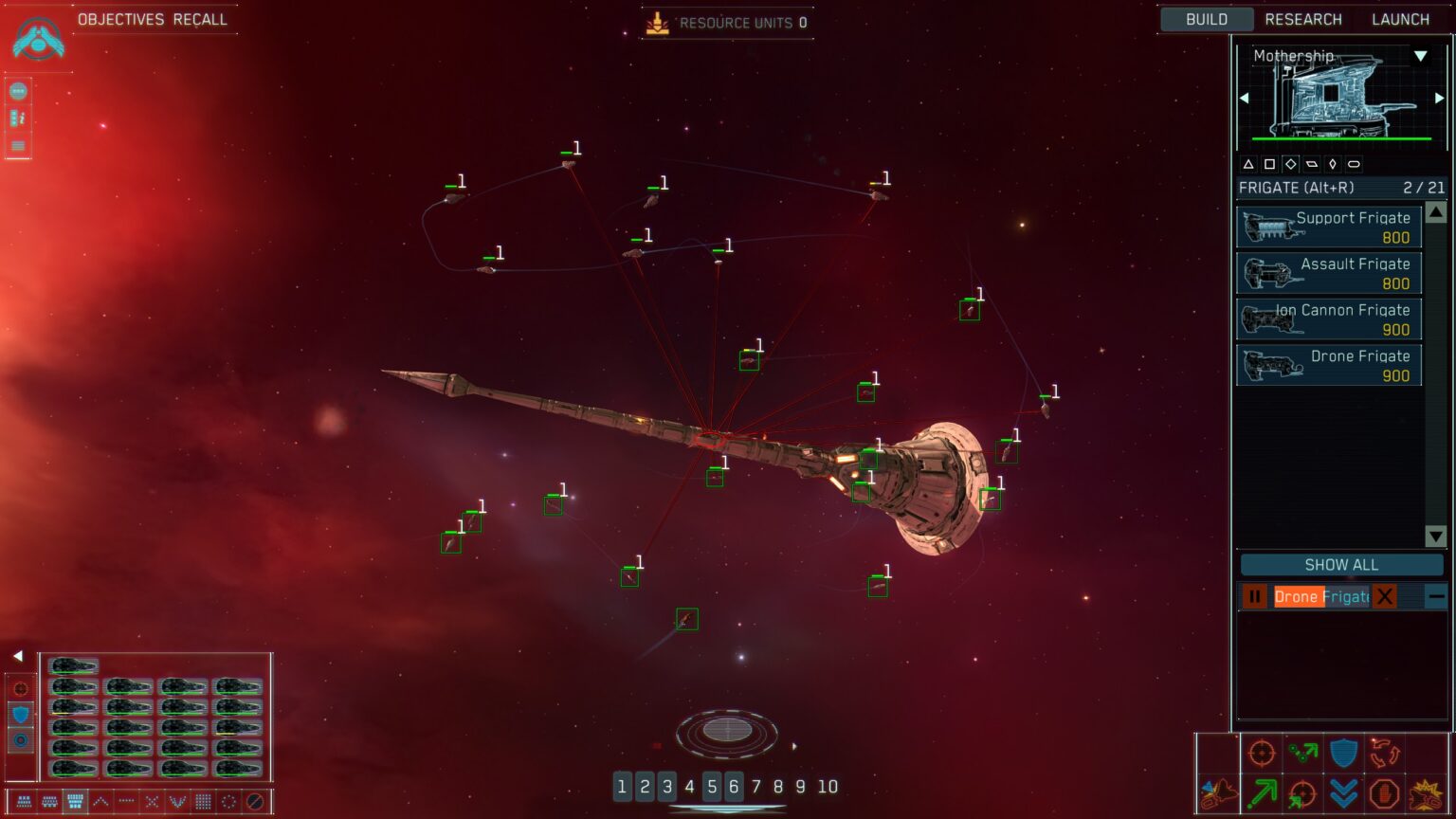Select the Sphere formation icon

(x=229, y=802)
